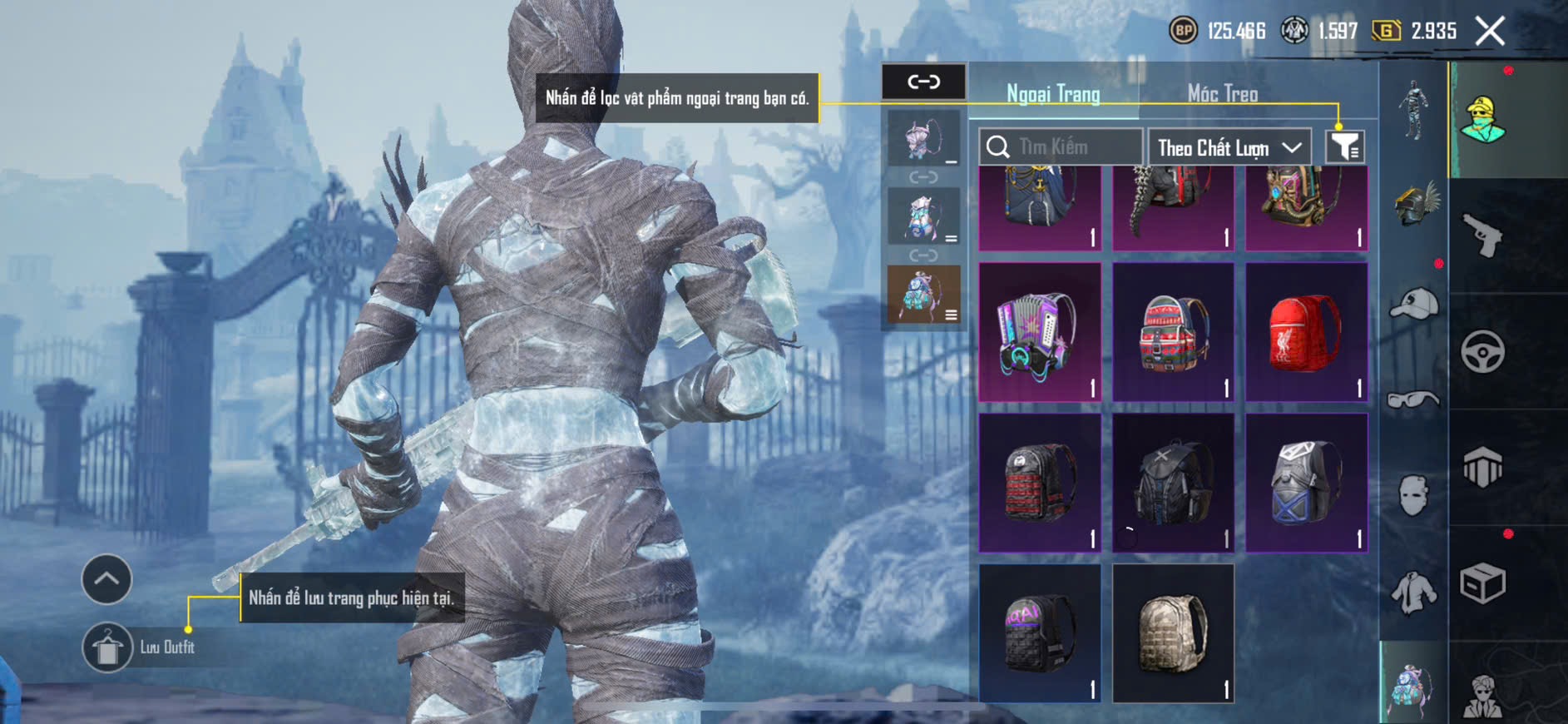1568x724 pixels.
Task: Toggle the owned-items filter funnel button
Action: click(x=1344, y=147)
